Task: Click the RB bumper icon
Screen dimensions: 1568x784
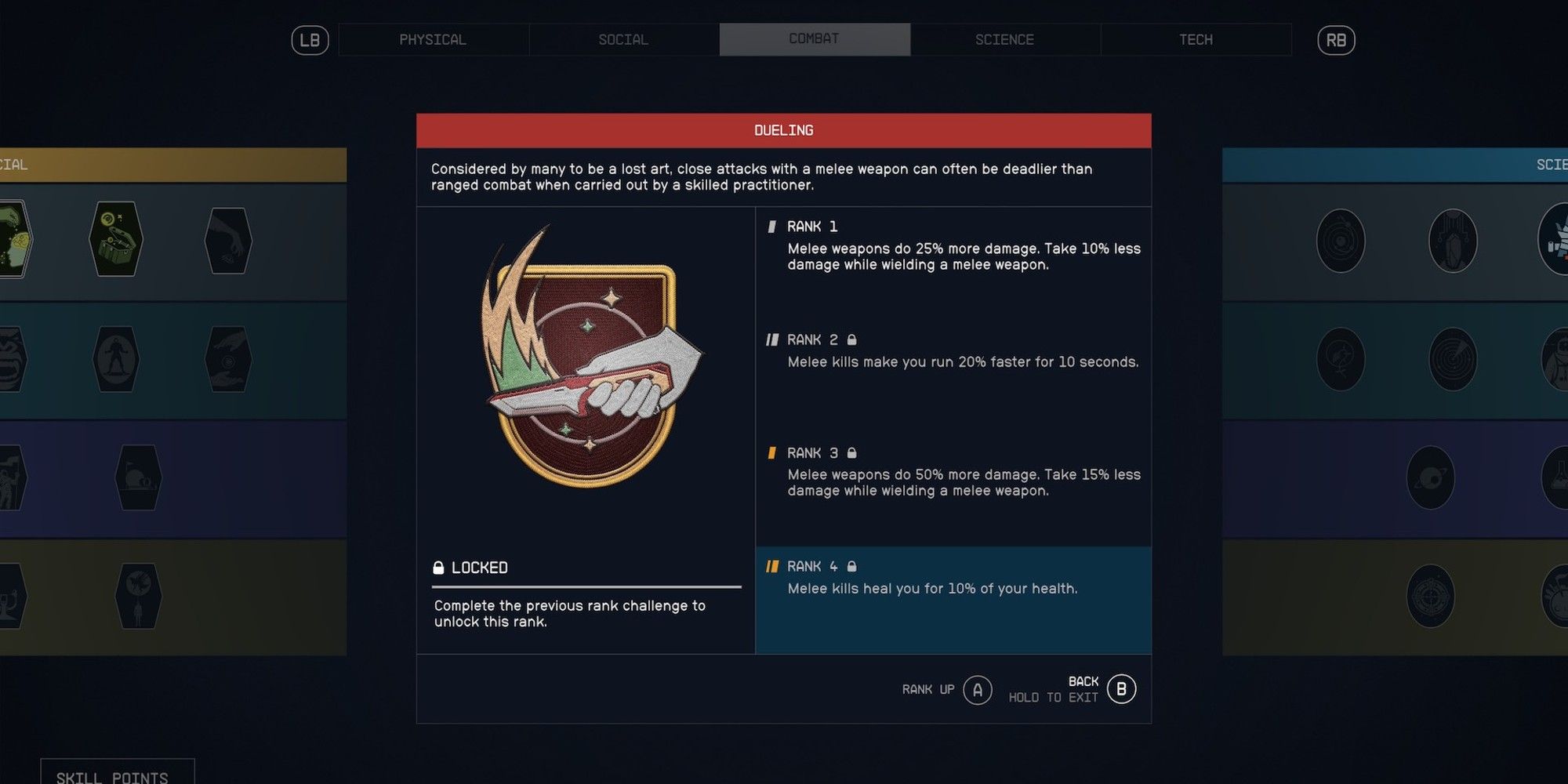Action: [x=1335, y=40]
